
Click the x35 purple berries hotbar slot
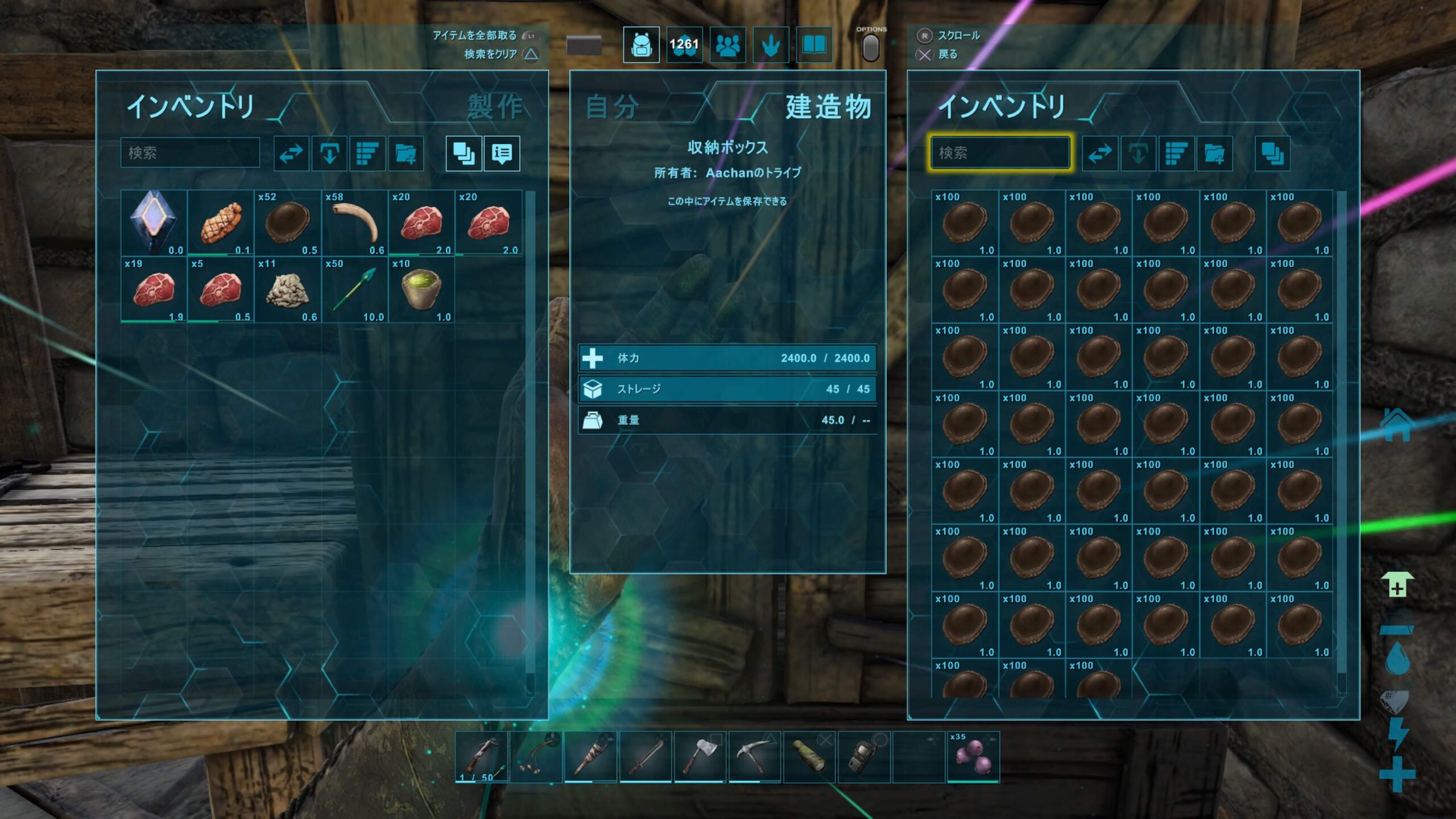973,756
